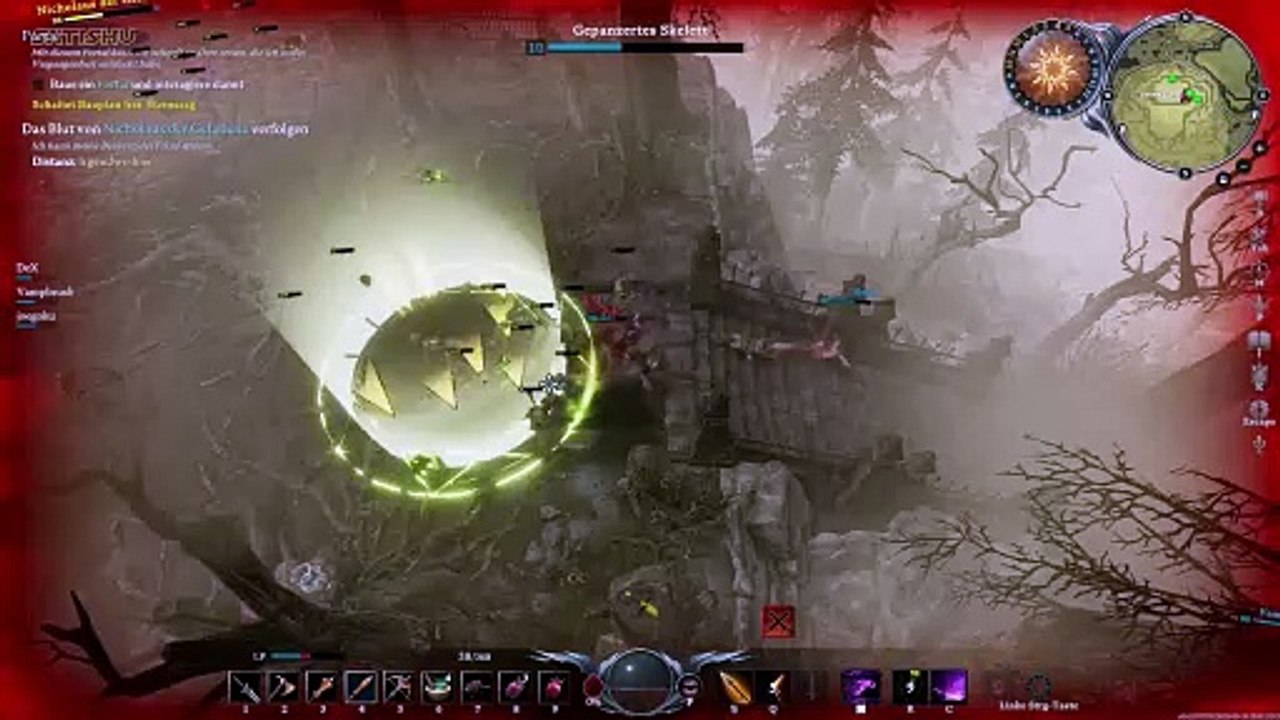Cast the green-tinted spell next to the dash

910,687
